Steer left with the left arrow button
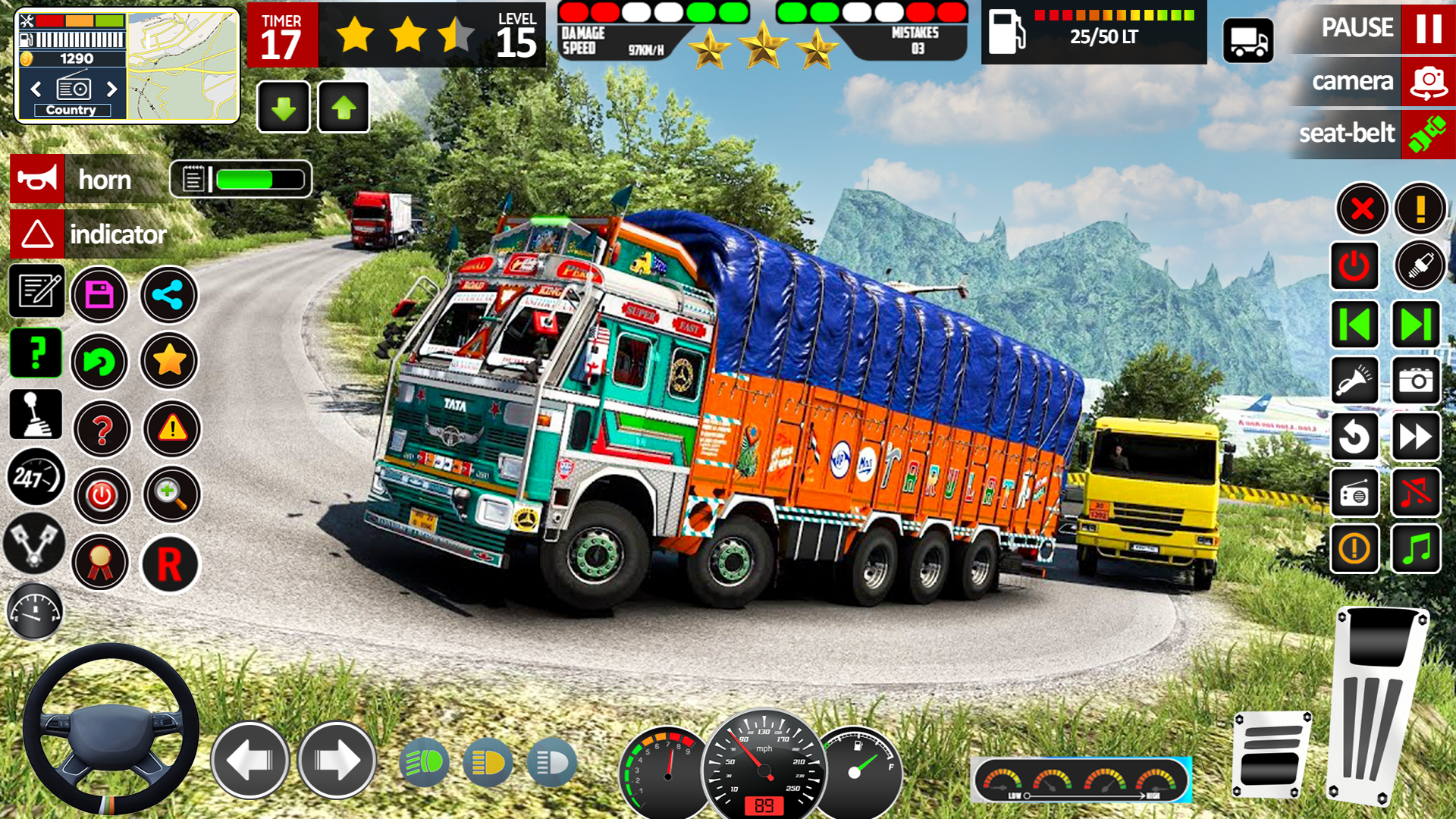 (x=249, y=760)
